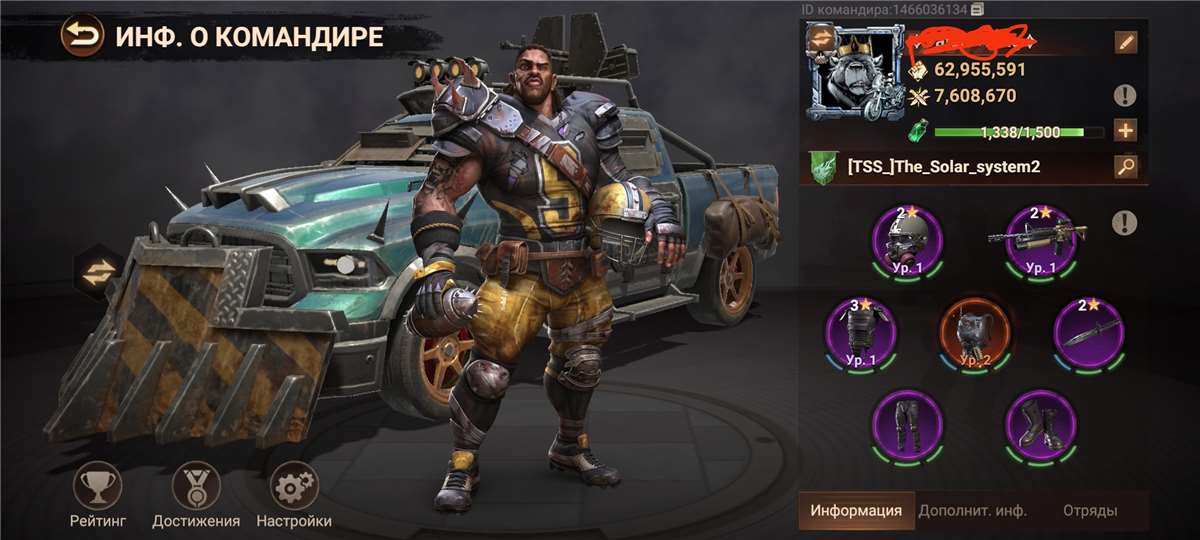Swap the displayed model with the hexagon arrows button
1200x540 pixels.
(98, 273)
